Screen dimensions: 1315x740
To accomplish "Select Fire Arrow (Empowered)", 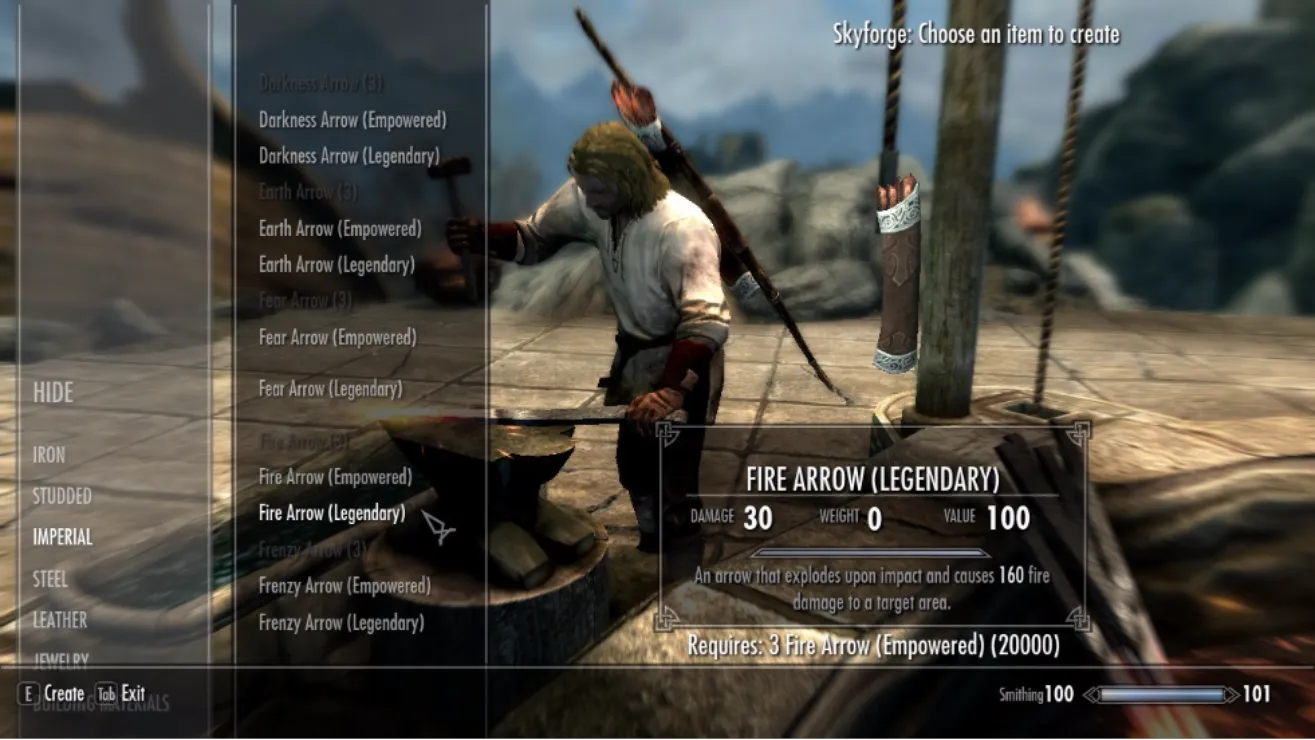I will [x=335, y=477].
